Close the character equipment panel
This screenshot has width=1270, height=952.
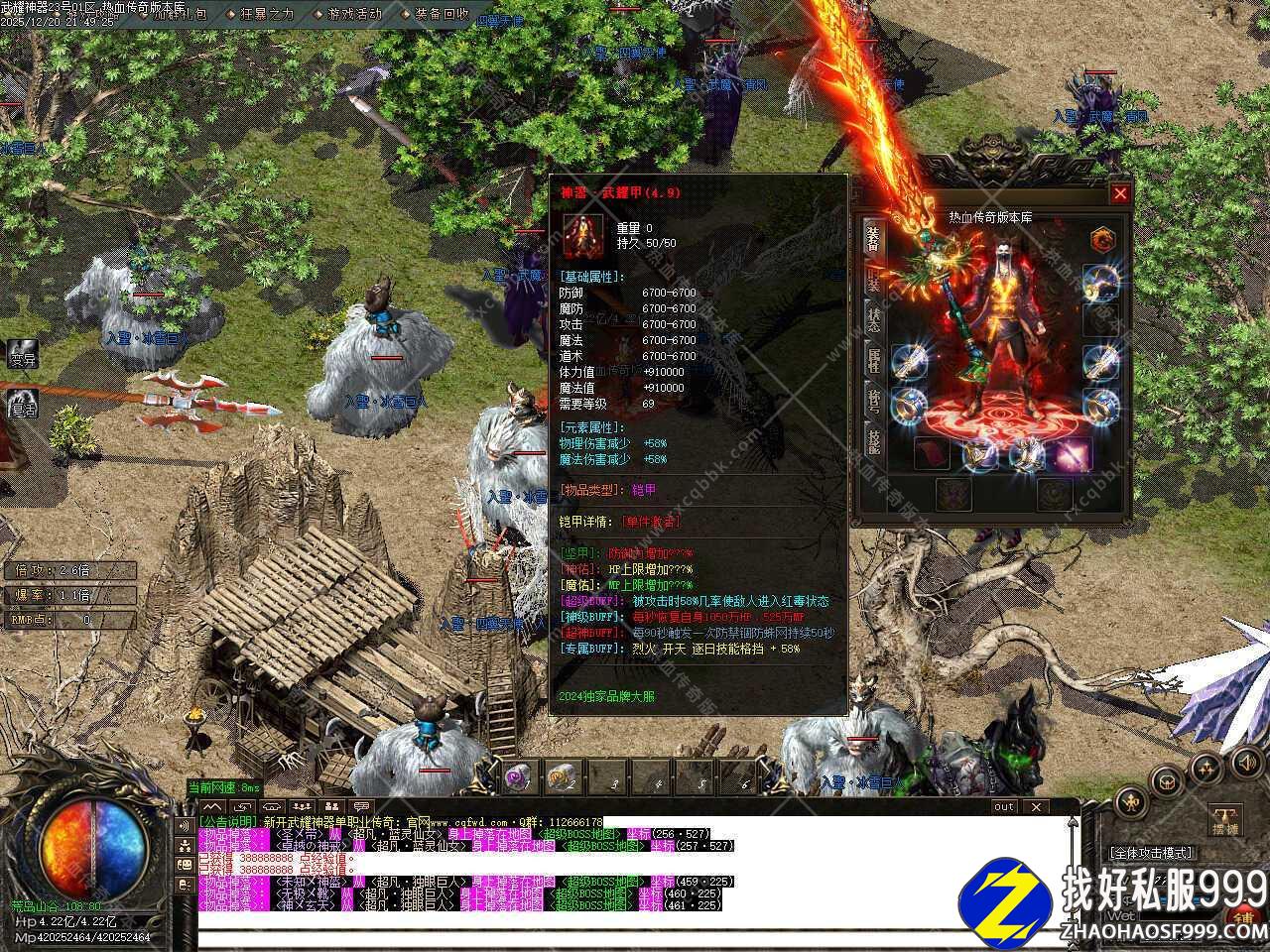click(x=1120, y=193)
